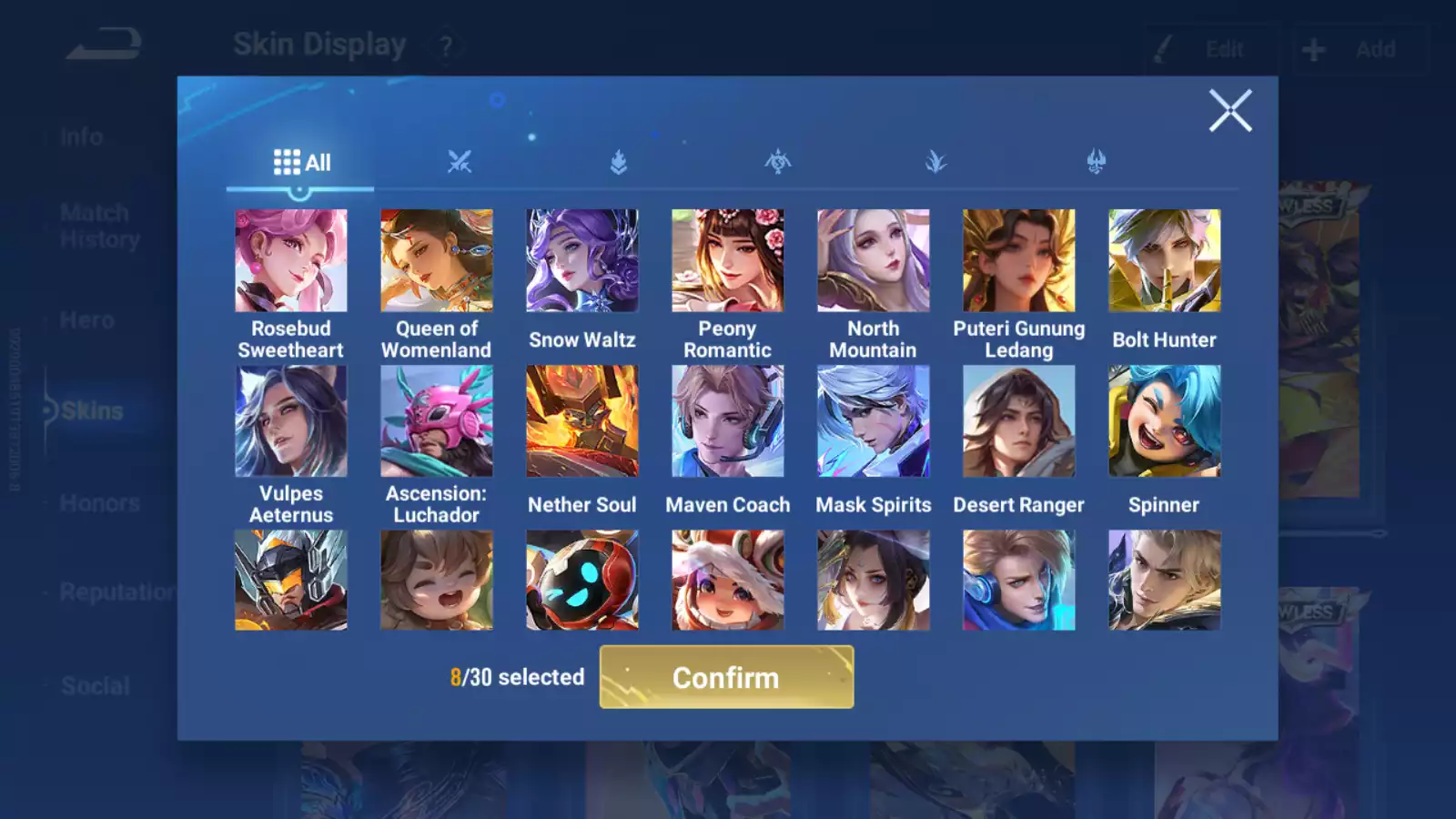Select the Peony Romantic skin
This screenshot has width=1456, height=819.
point(727,261)
